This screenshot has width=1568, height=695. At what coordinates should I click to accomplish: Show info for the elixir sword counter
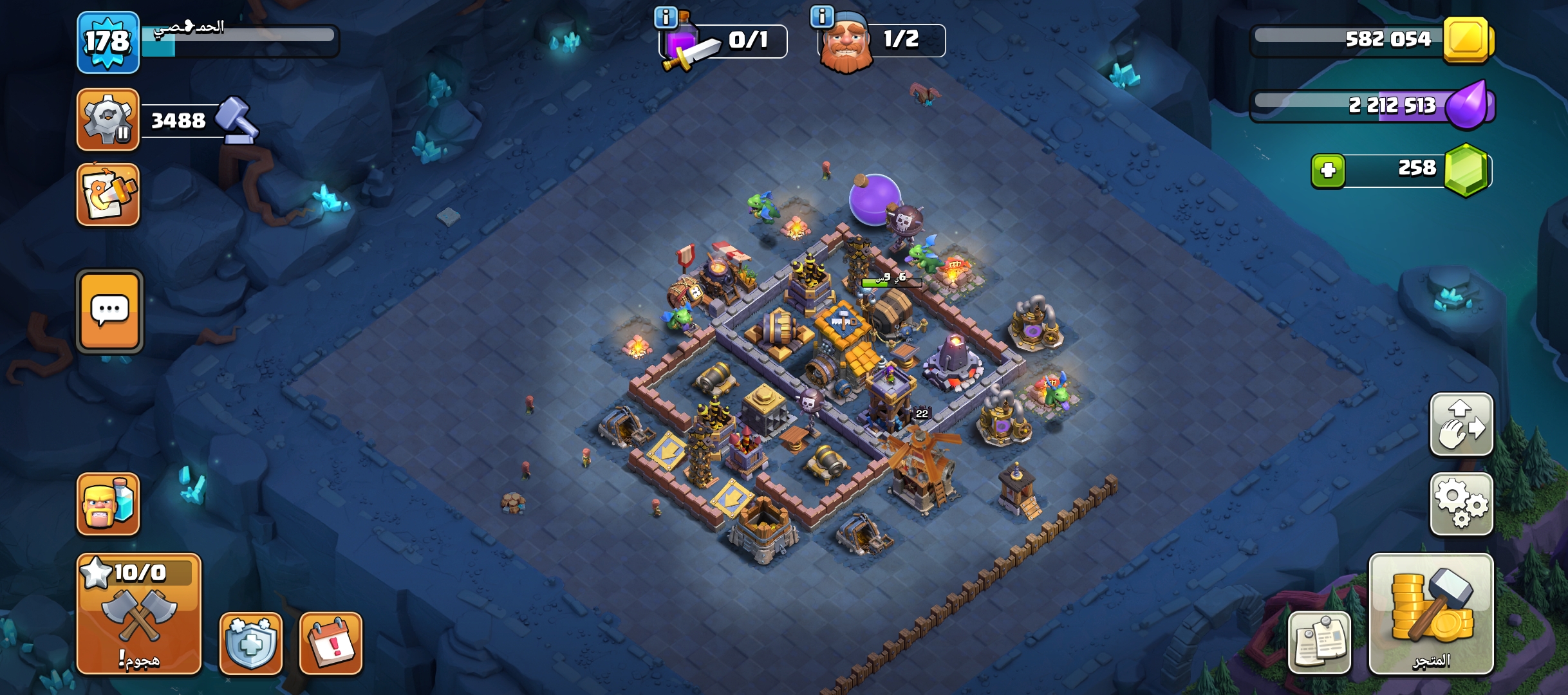coord(666,17)
